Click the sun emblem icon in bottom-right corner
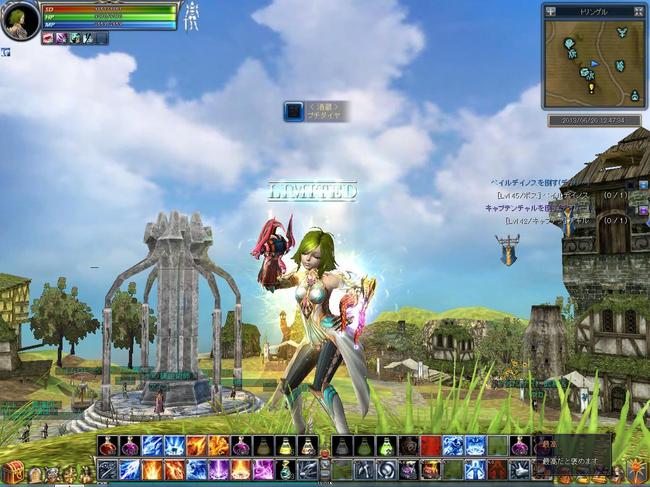Image resolution: width=650 pixels, height=487 pixels. (636, 469)
